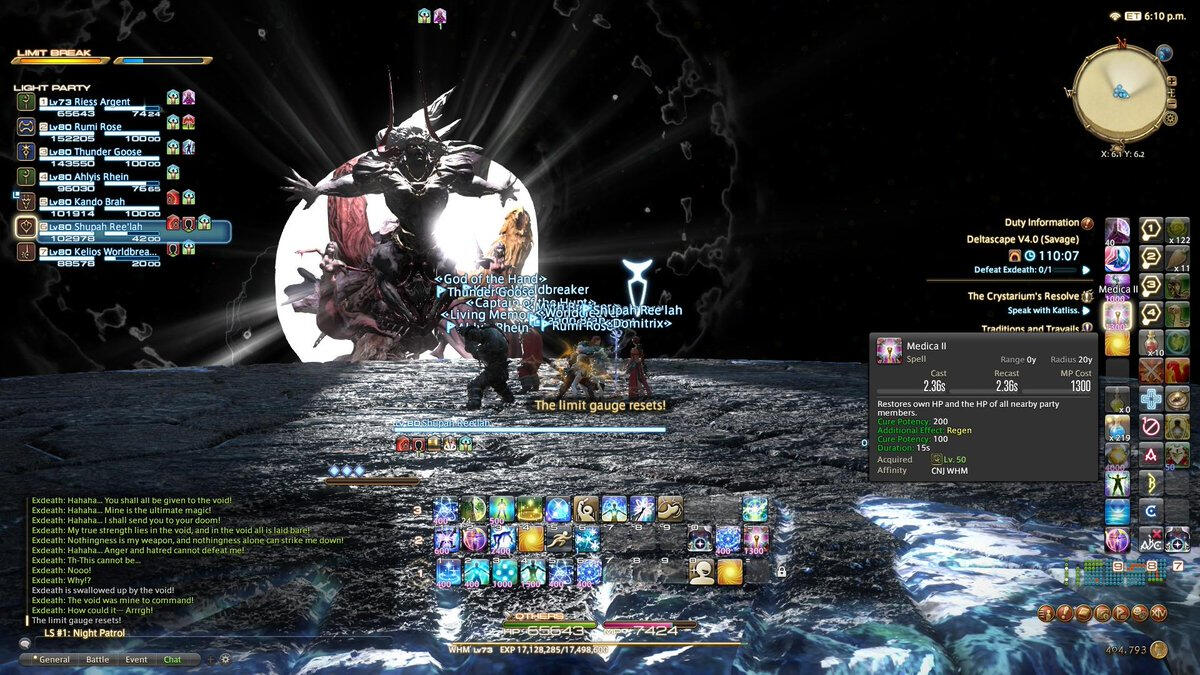The width and height of the screenshot is (1200, 675).
Task: Switch to the General chat tab
Action: [x=54, y=660]
